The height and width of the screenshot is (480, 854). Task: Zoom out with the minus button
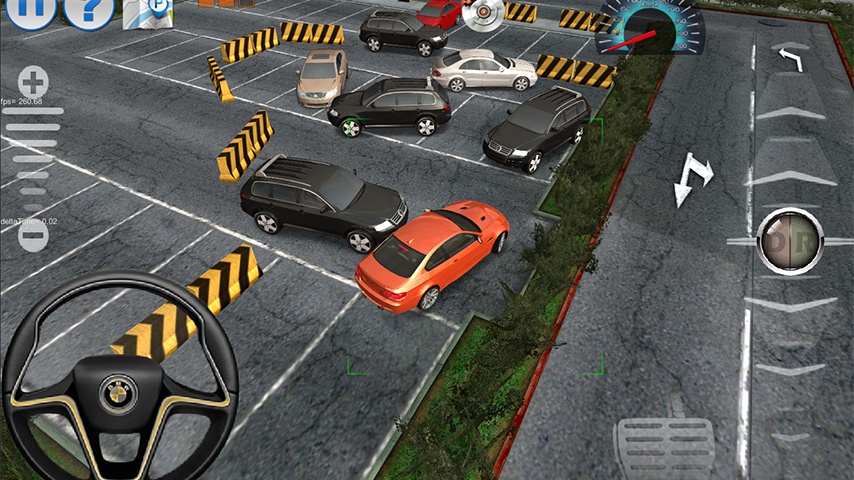point(33,236)
